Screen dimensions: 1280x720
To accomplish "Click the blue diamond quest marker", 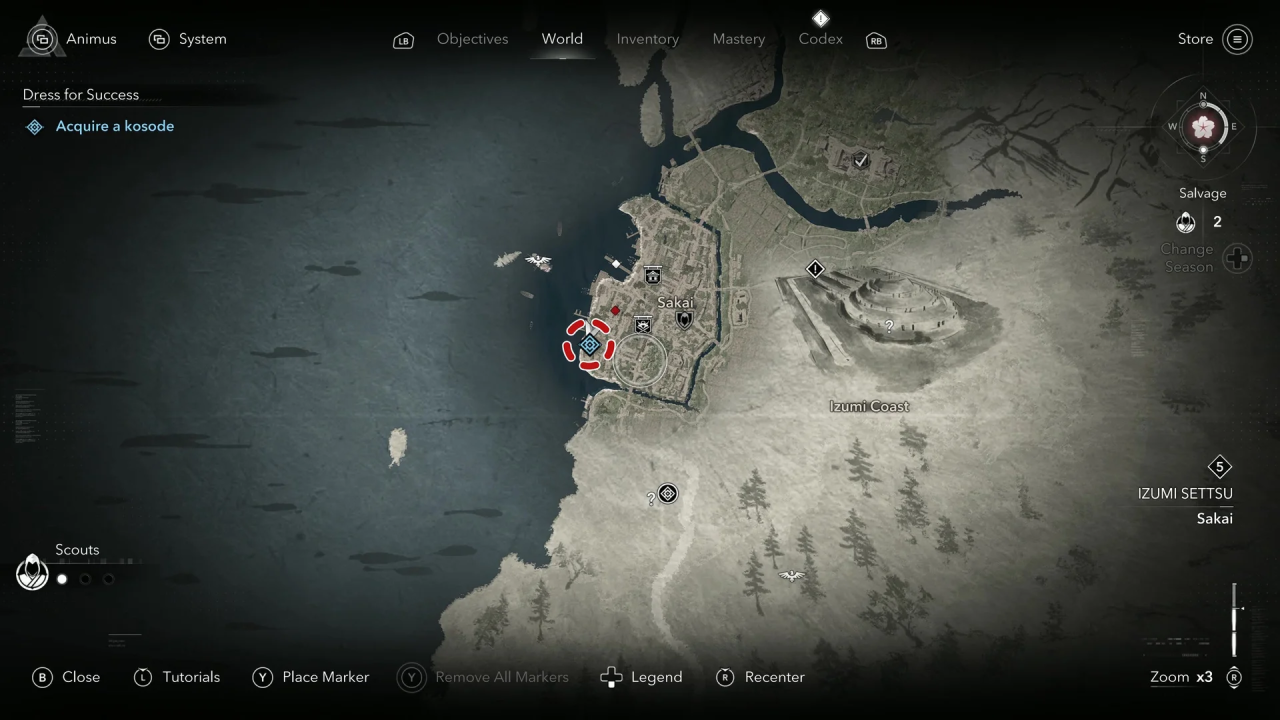I will 590,345.
